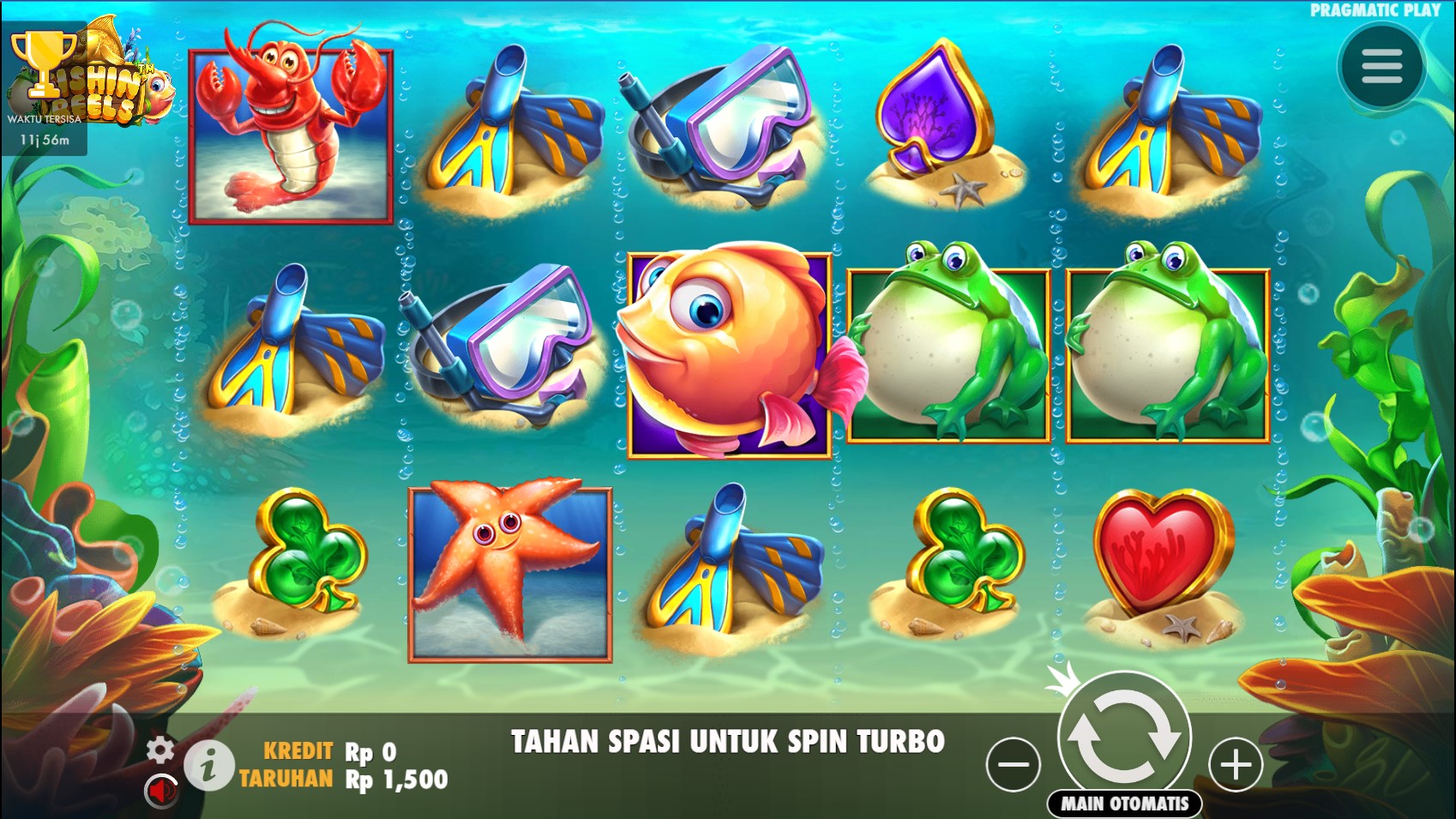Show the game info paytable

click(208, 764)
